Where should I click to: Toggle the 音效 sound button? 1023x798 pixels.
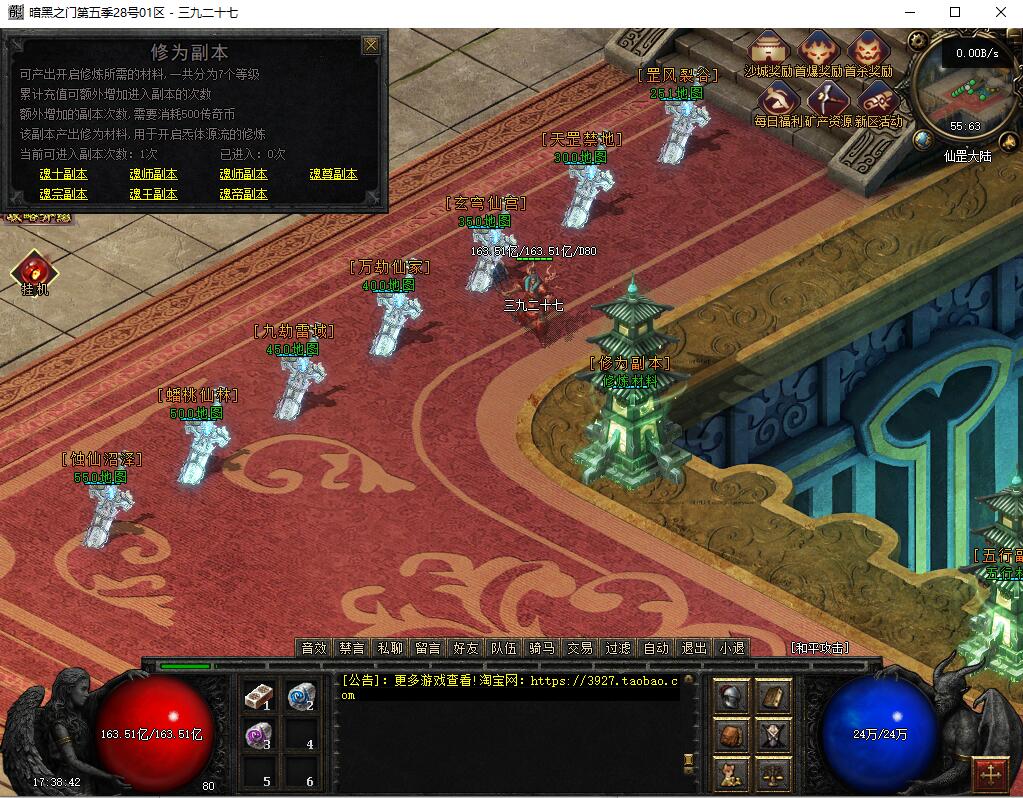click(314, 648)
